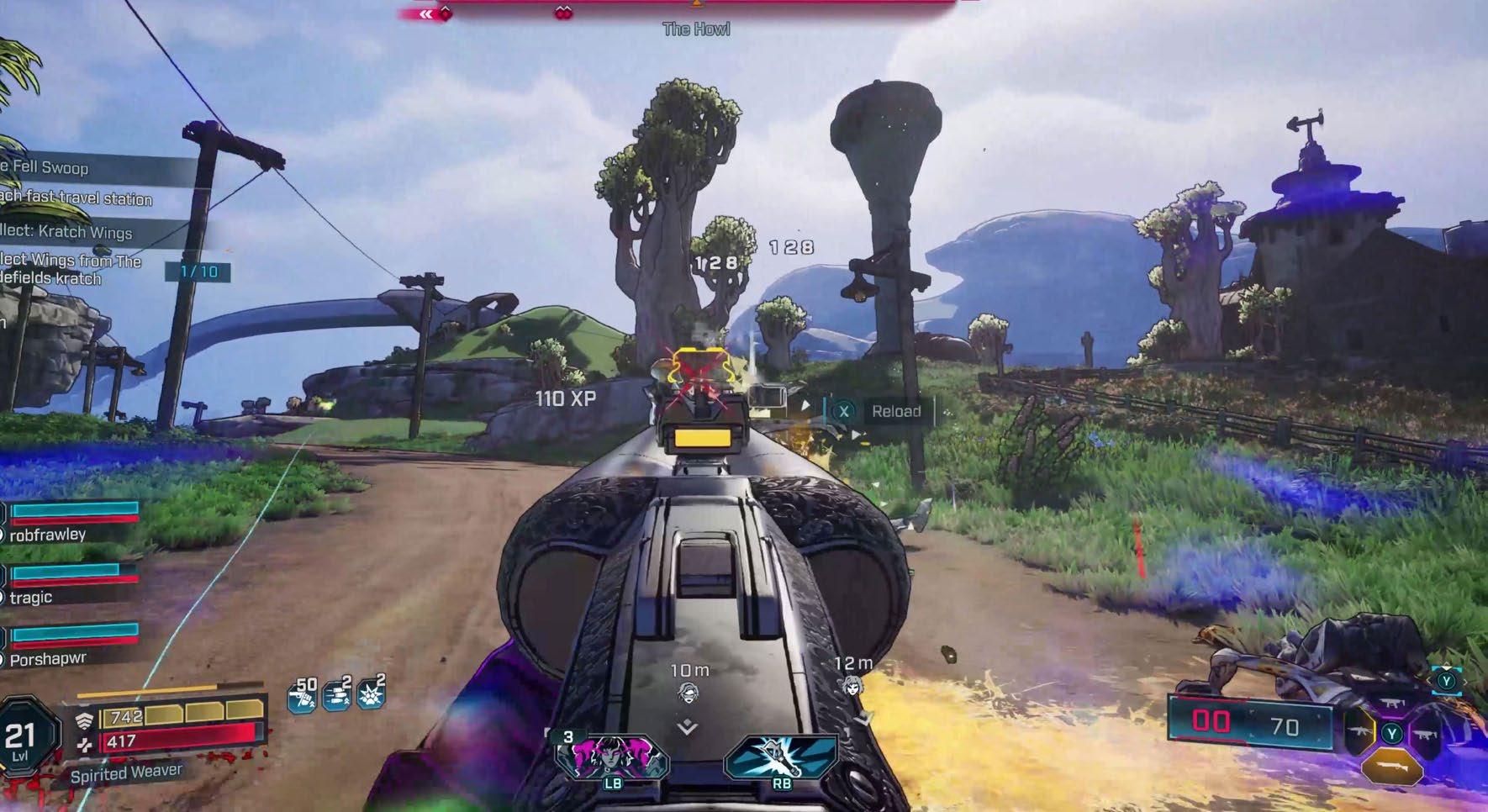Viewport: 1488px width, 812px height.
Task: Open the Fell Swoop quest tracker
Action: (50, 167)
